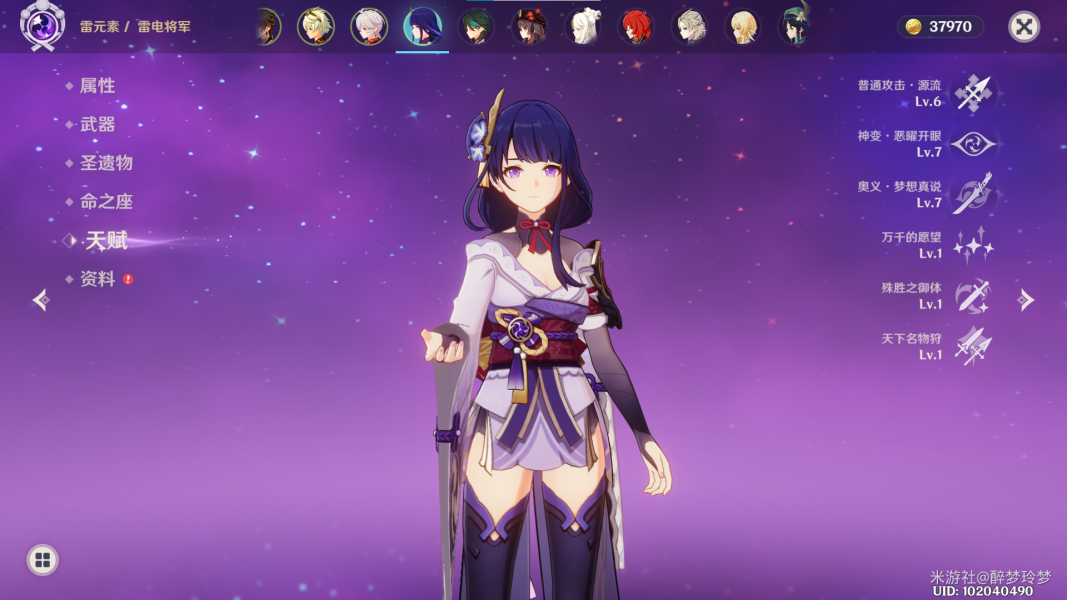View the 万千的愿望 passive talent

972,245
